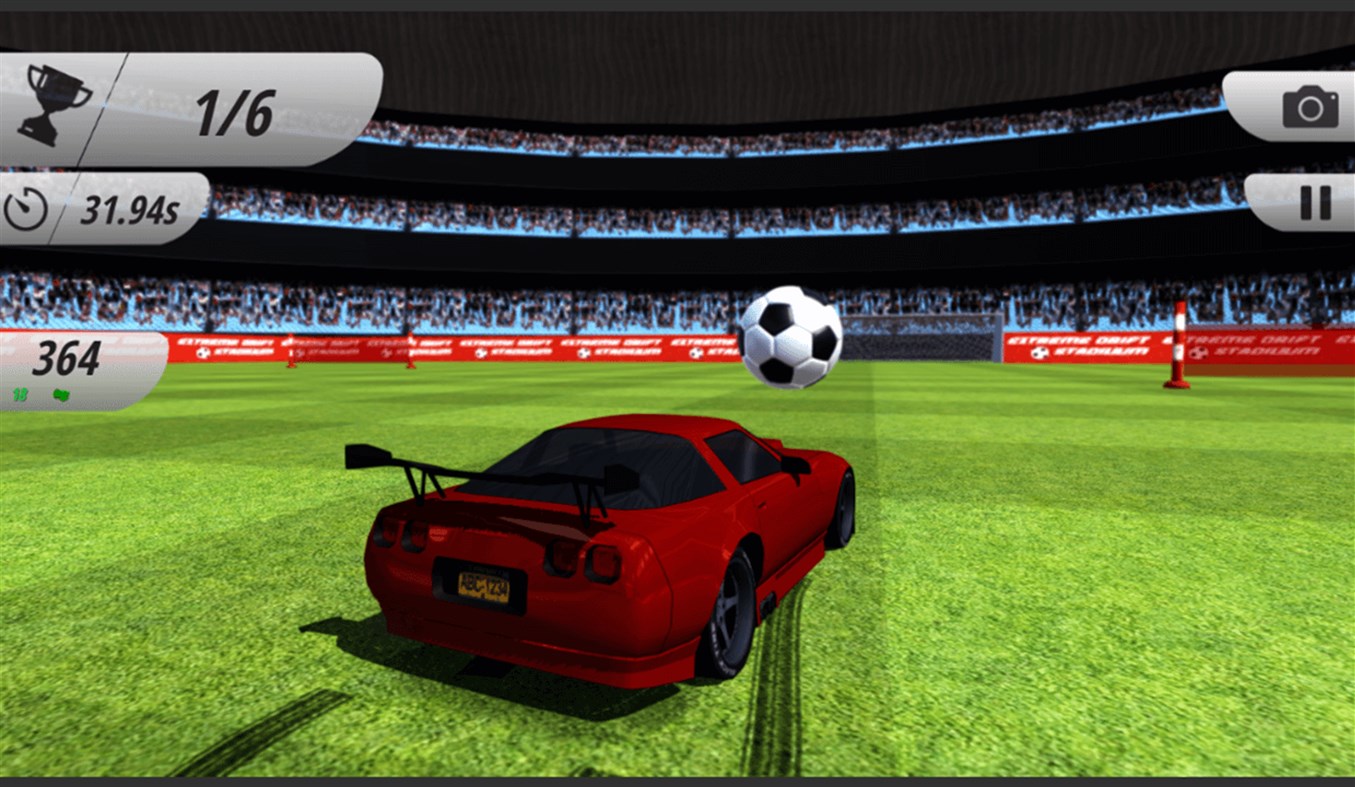
Task: Click the score panel showing 364
Action: click(x=64, y=358)
